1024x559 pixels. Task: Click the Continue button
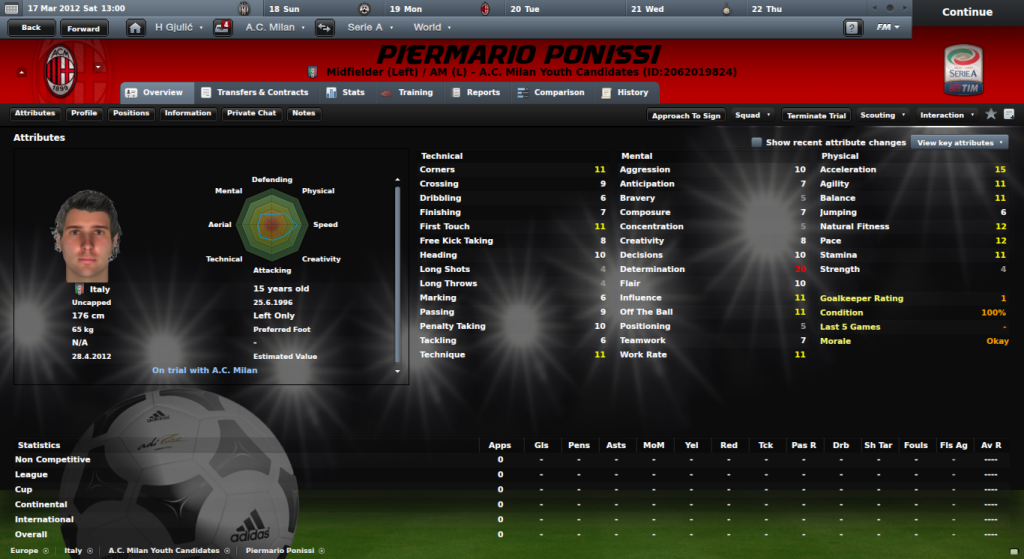(966, 12)
